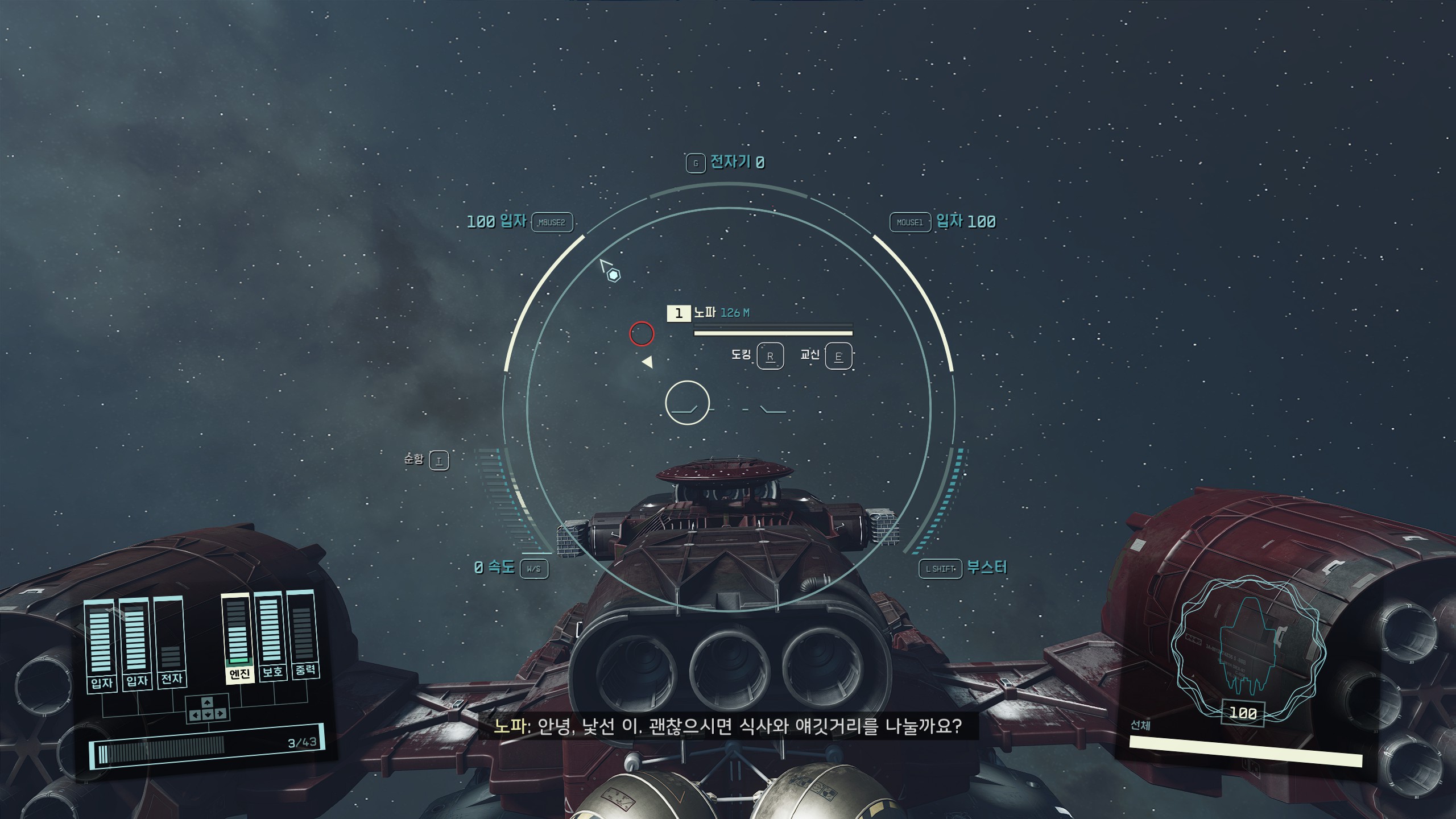Click the hexagon waypoint marker
1456x819 pixels.
click(x=614, y=276)
